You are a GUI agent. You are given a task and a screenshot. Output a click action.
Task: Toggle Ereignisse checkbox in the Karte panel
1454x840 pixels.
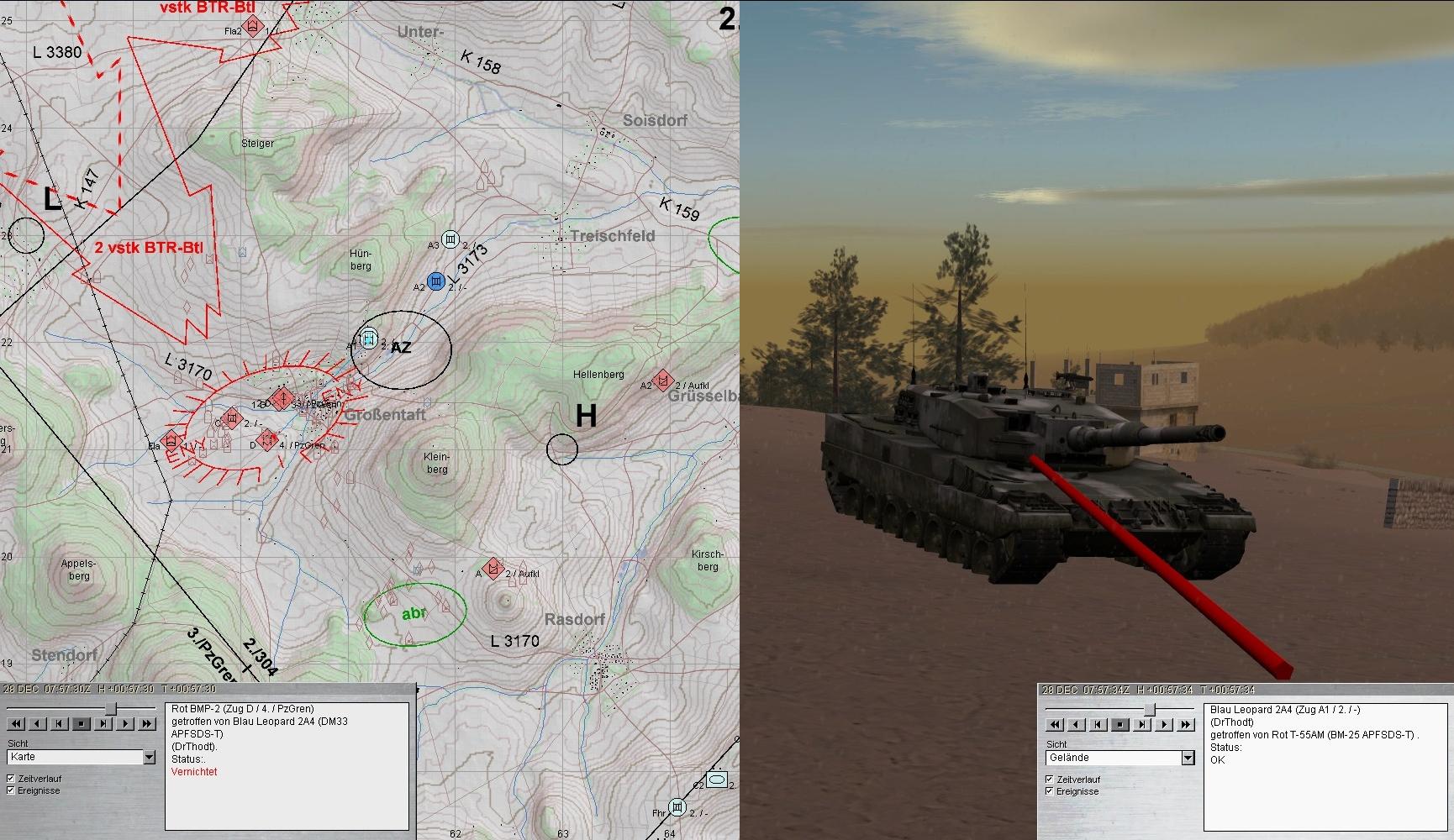pos(11,790)
